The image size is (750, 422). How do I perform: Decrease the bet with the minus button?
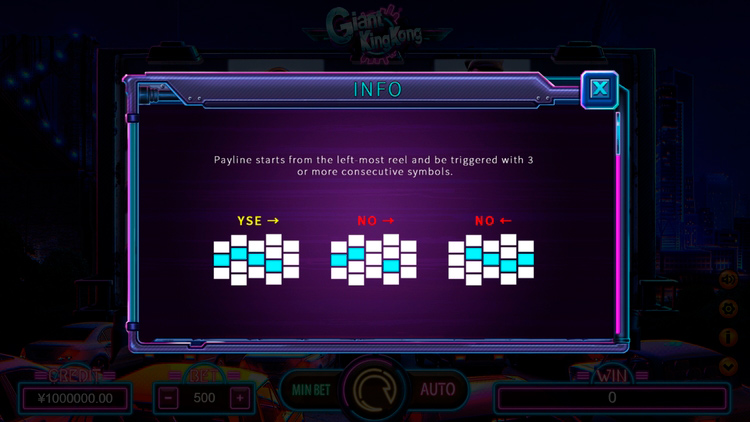click(x=171, y=397)
